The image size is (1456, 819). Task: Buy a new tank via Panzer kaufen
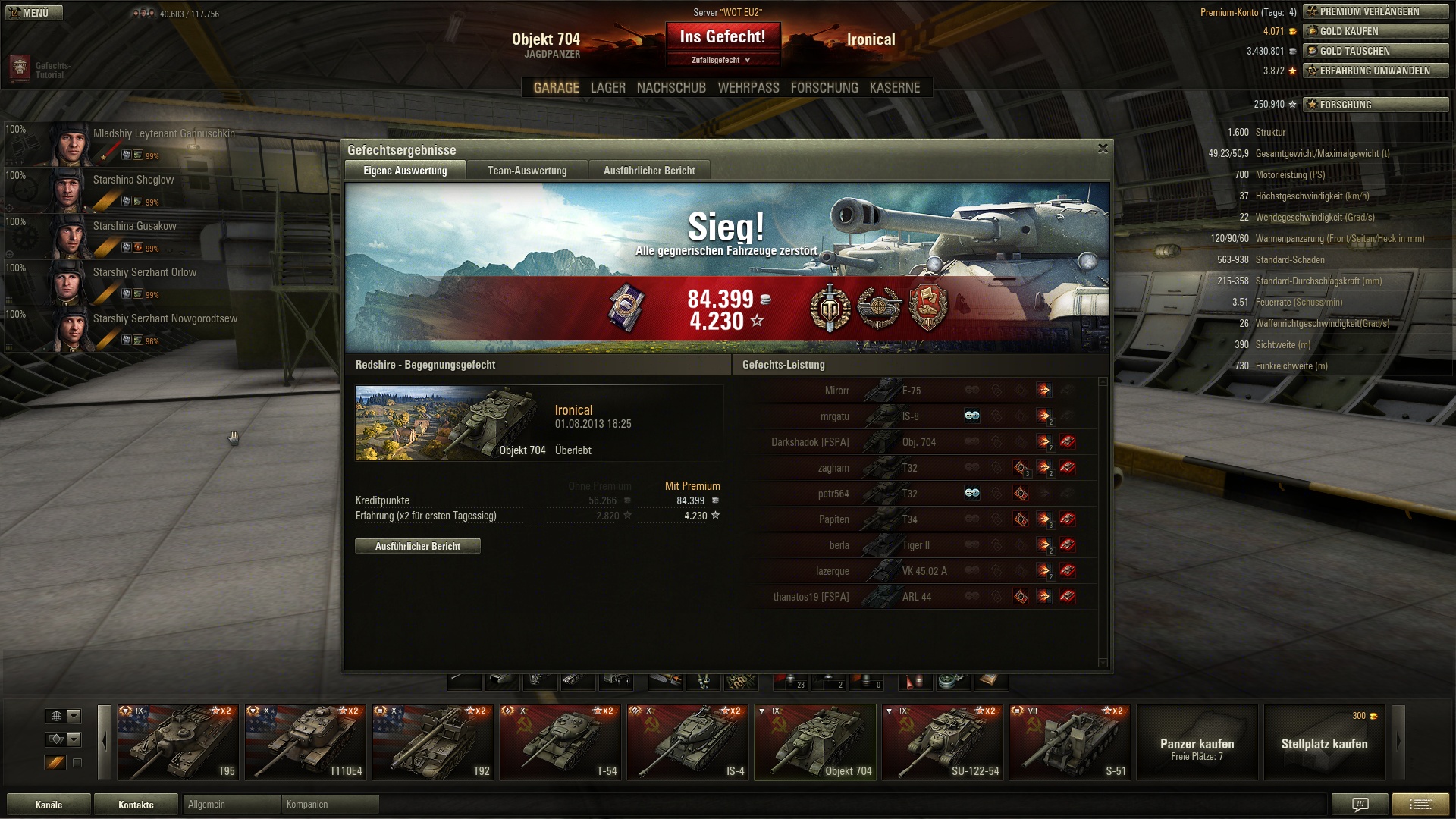pos(1197,742)
